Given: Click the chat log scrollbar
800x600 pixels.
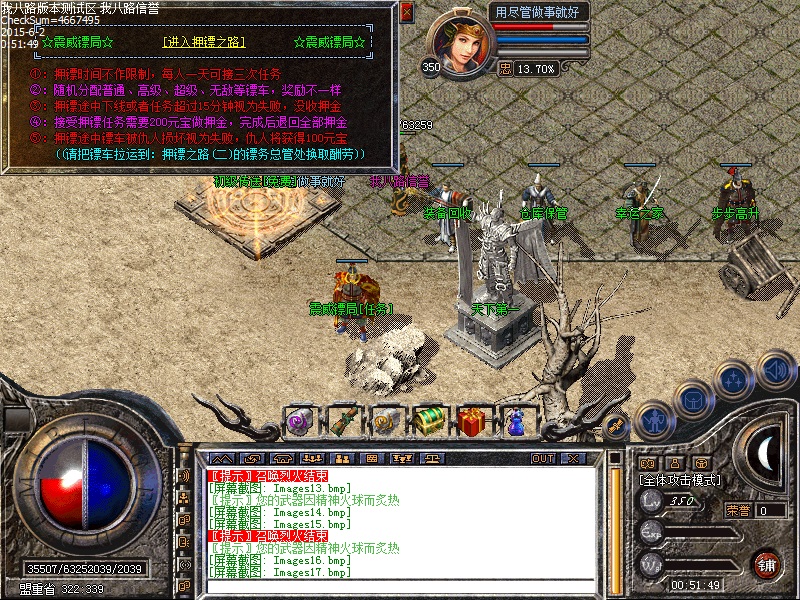Looking at the screenshot, I should pos(613,525).
